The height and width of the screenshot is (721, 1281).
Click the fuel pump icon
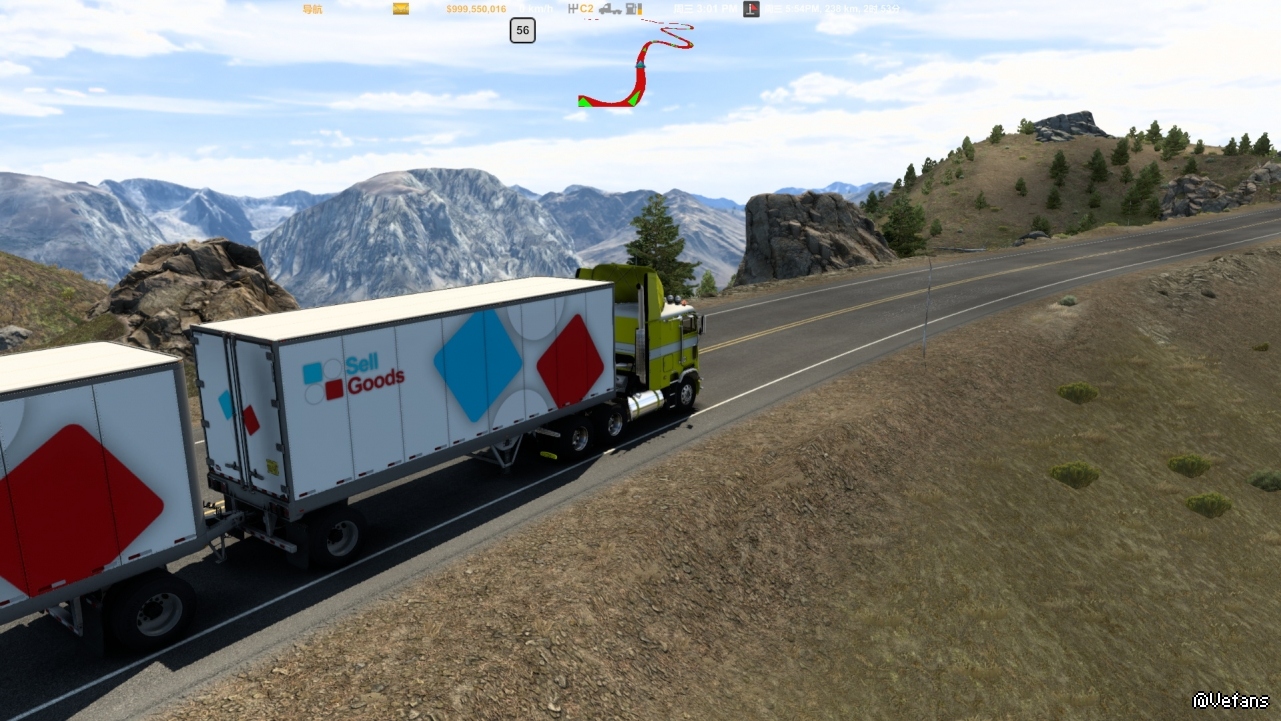tap(632, 9)
